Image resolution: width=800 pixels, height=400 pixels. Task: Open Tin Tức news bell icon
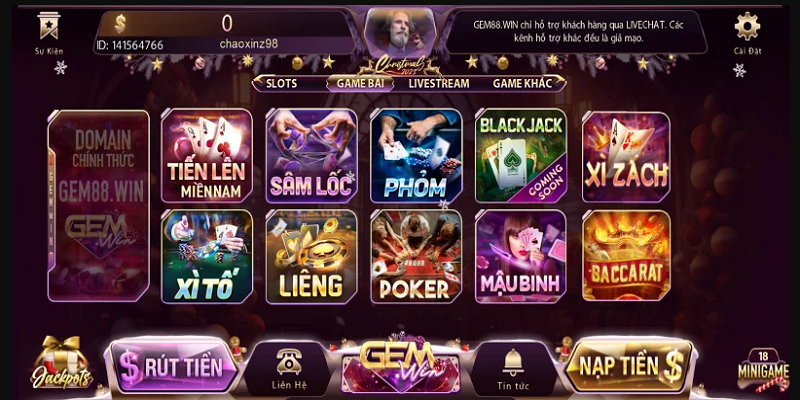point(512,366)
